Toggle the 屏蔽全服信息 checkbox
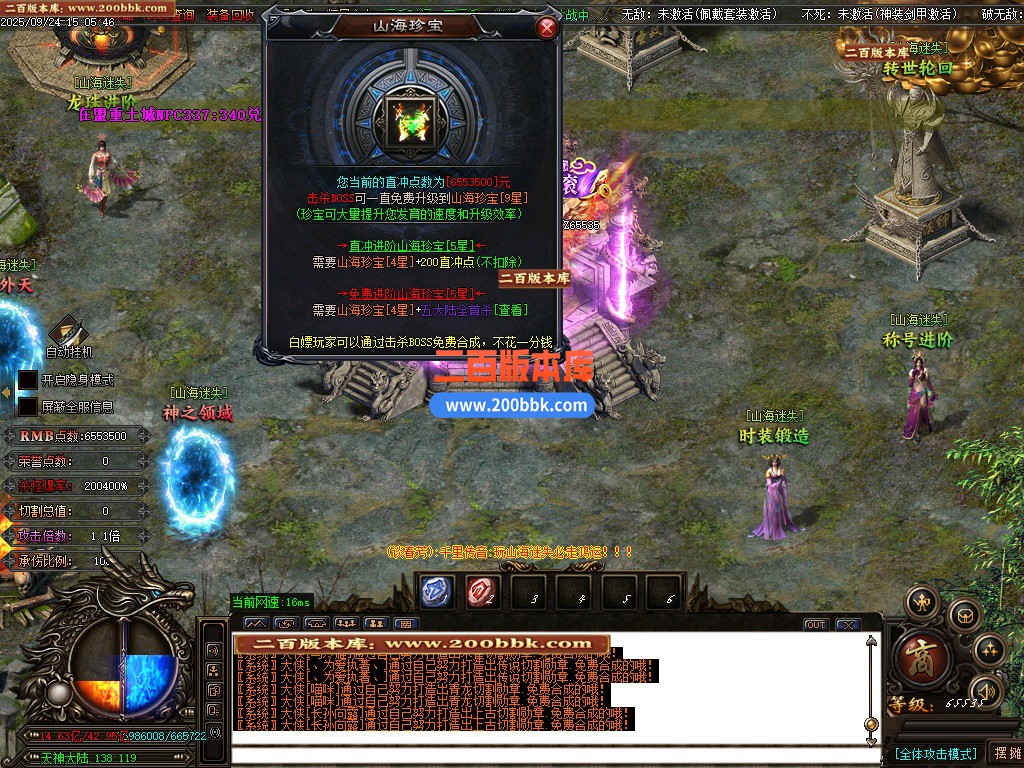Viewport: 1024px width, 768px height. point(27,407)
